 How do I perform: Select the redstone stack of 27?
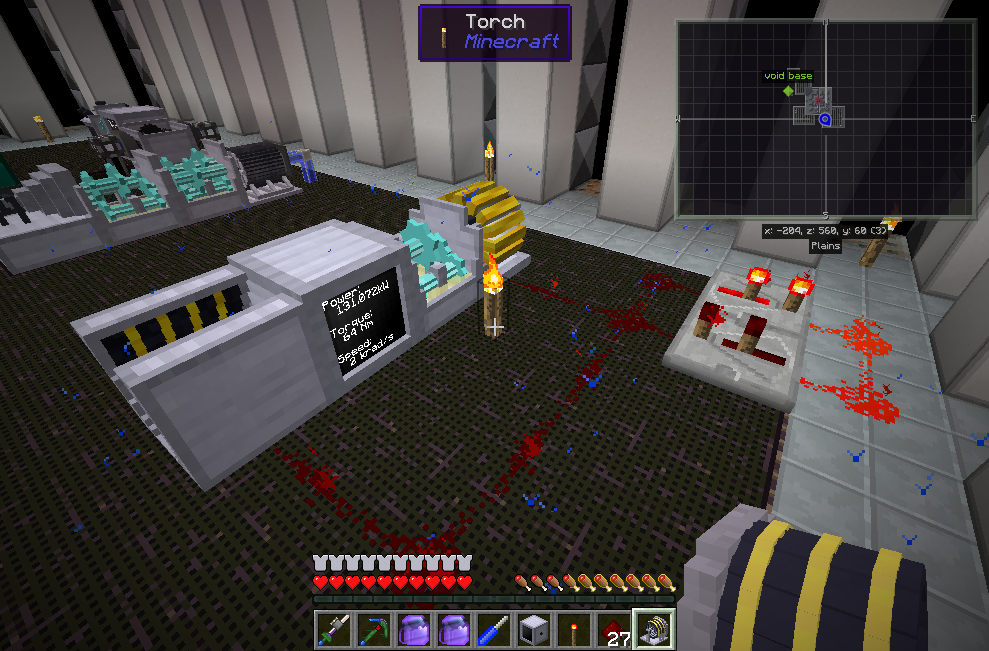click(x=614, y=630)
